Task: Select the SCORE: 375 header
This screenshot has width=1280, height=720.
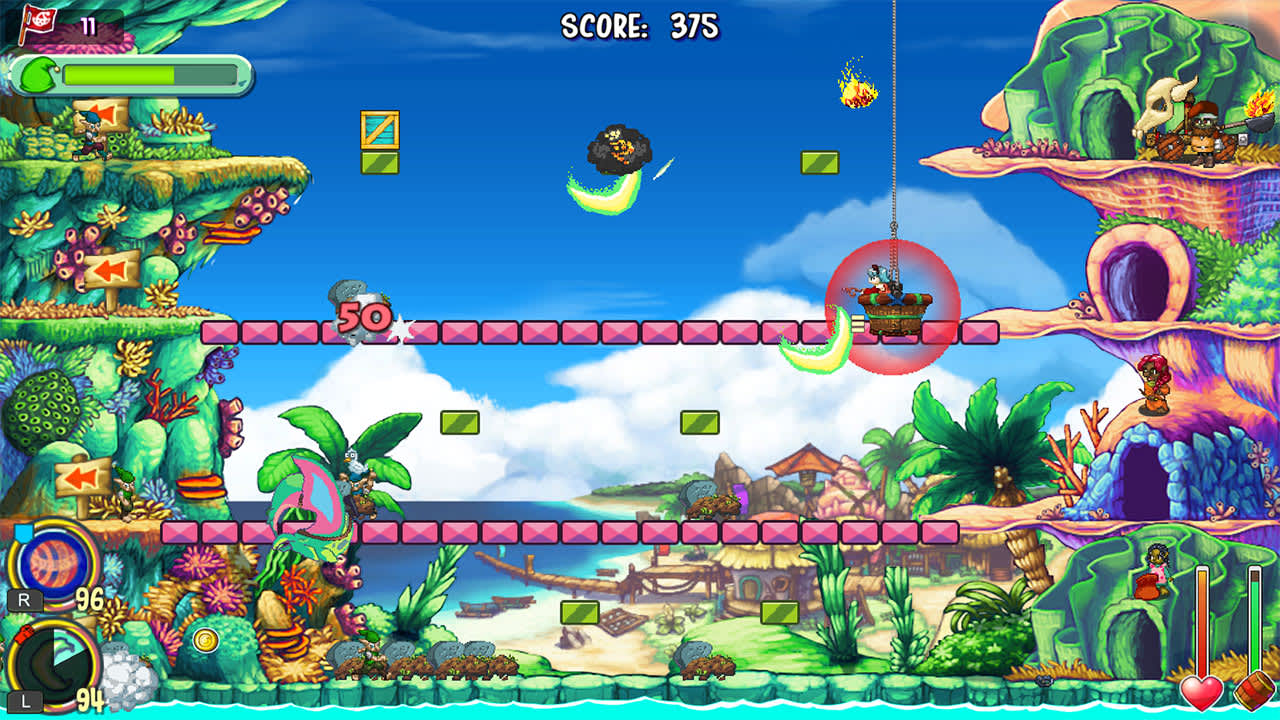Action: [x=638, y=22]
